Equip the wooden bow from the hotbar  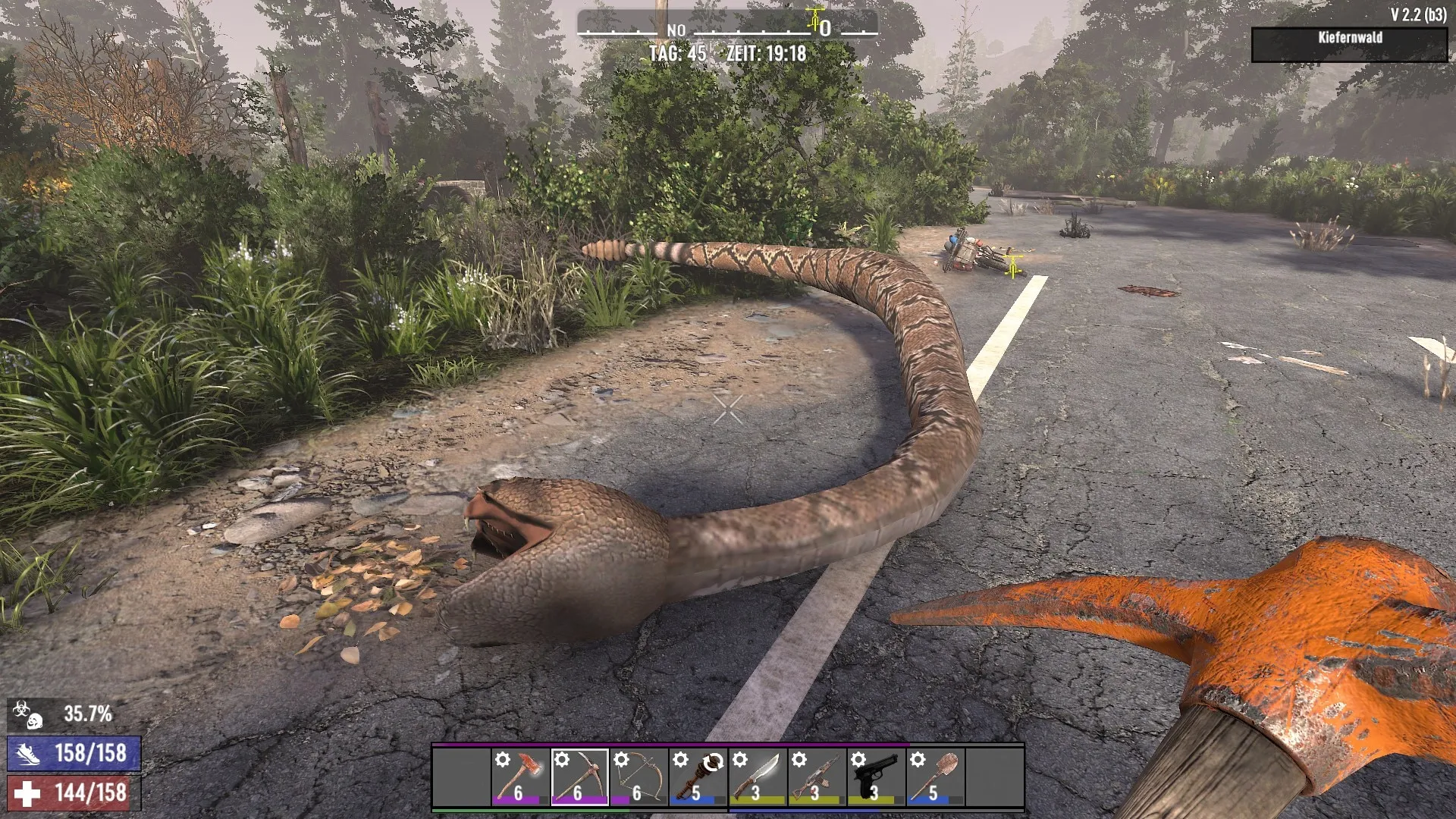(639, 777)
